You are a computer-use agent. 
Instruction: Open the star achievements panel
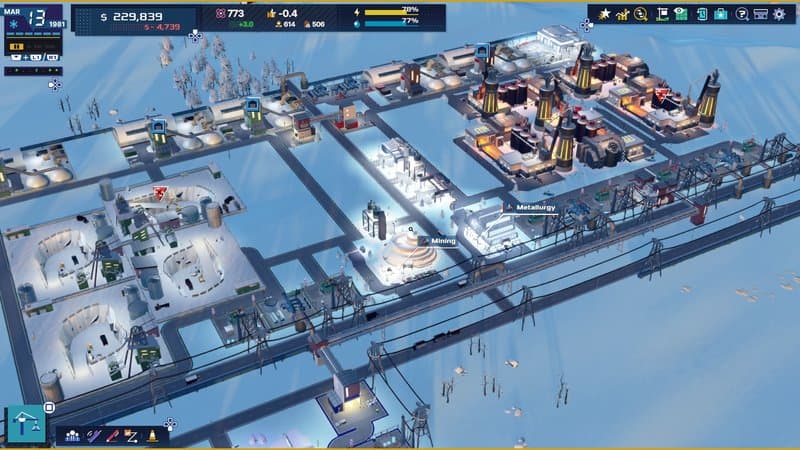tap(603, 14)
